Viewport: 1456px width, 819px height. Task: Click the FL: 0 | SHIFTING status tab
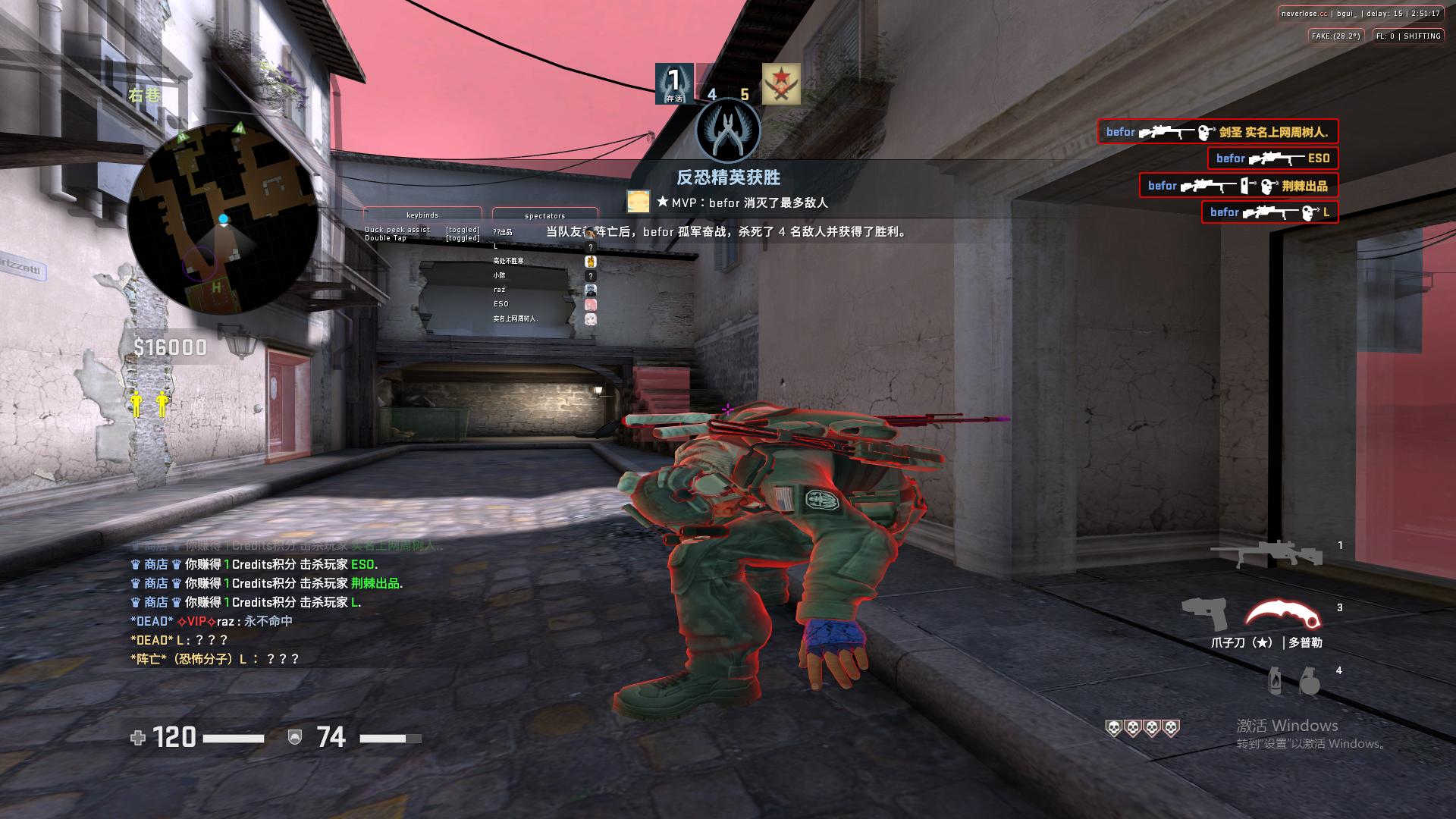pos(1407,35)
